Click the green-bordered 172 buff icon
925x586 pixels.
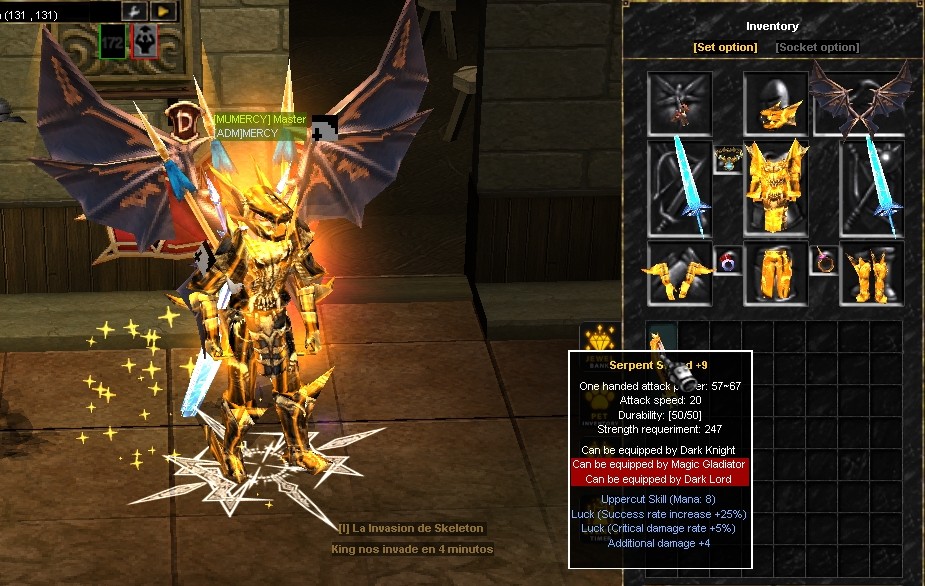click(x=112, y=41)
